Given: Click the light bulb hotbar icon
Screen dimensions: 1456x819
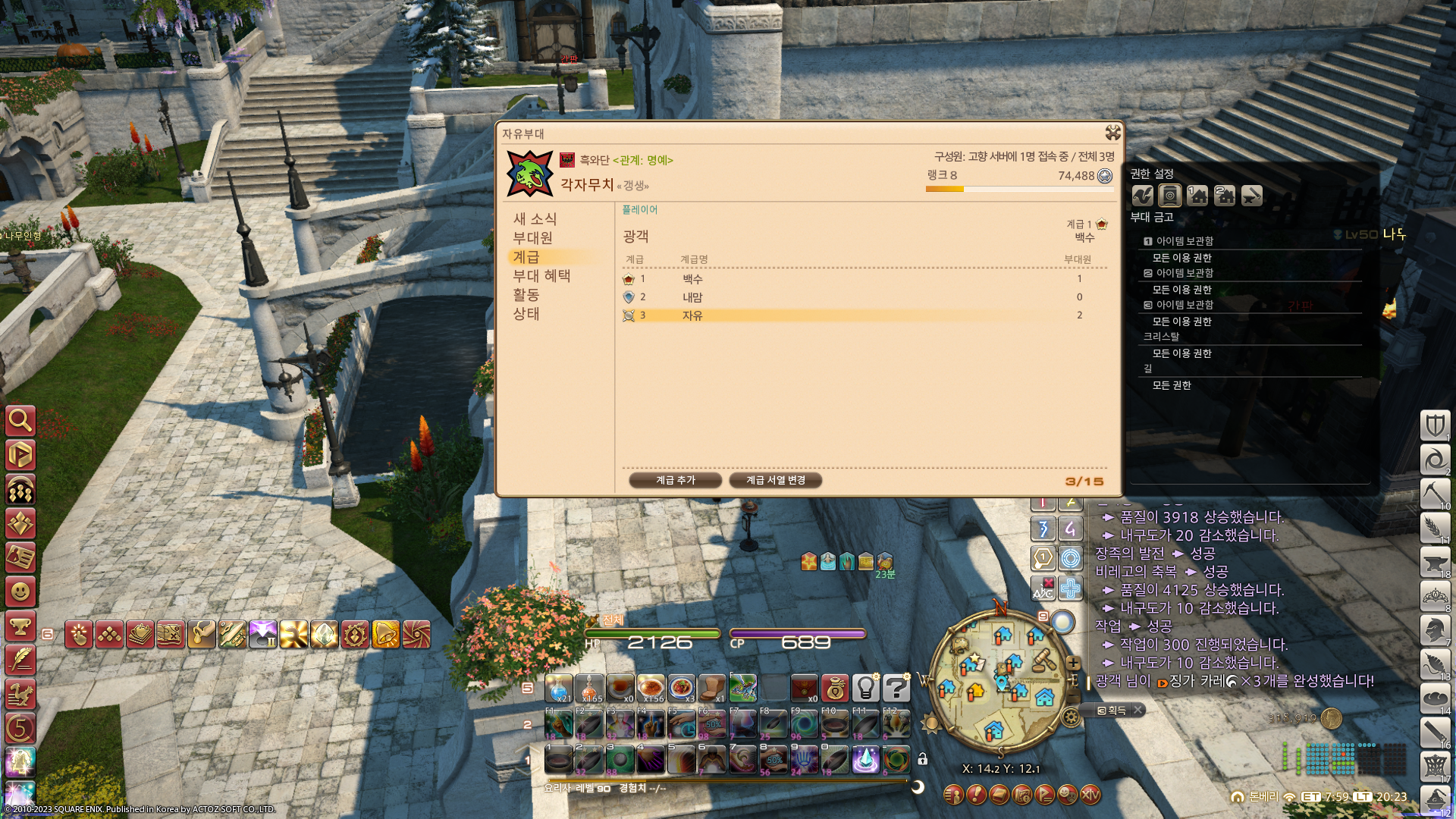Looking at the screenshot, I should pyautogui.click(x=865, y=688).
